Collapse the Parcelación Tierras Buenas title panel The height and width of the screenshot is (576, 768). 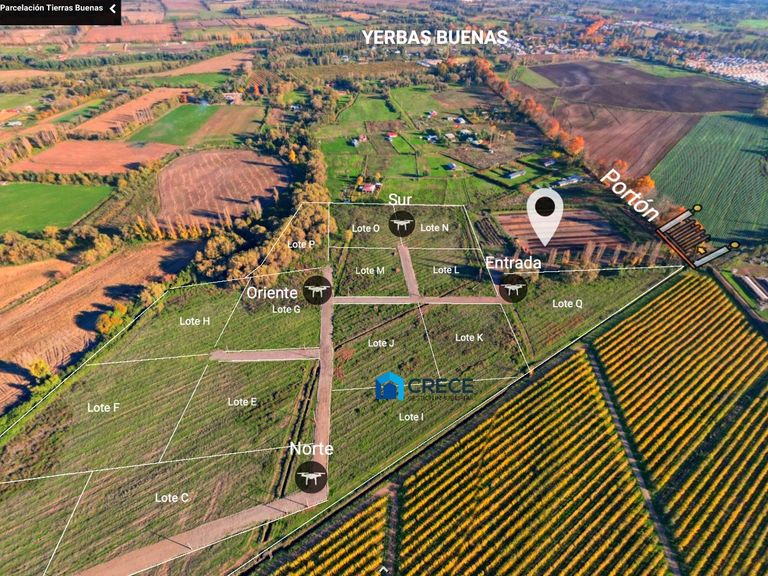(x=112, y=9)
